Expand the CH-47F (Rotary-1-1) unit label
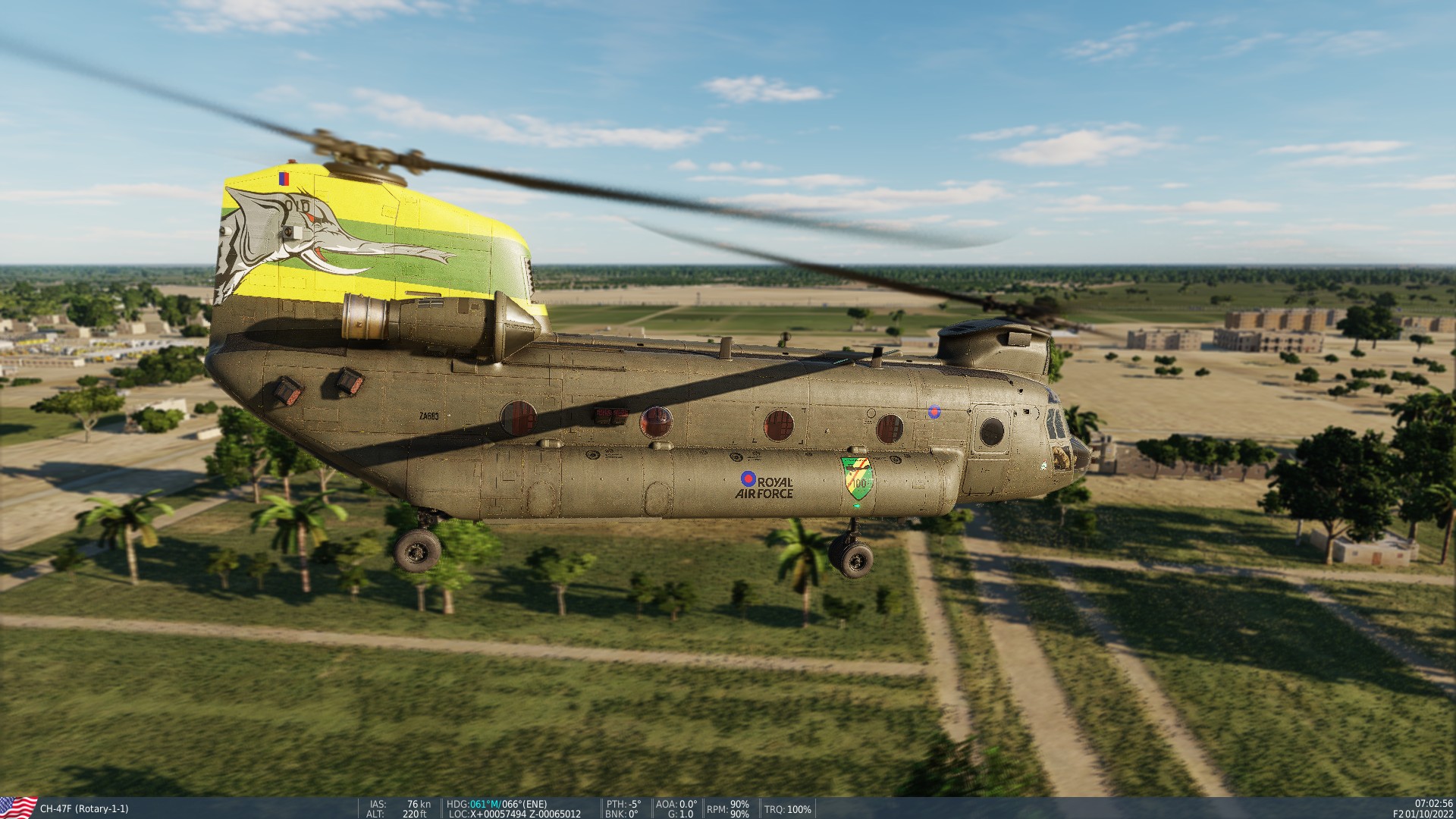Image resolution: width=1456 pixels, height=819 pixels. pyautogui.click(x=85, y=809)
